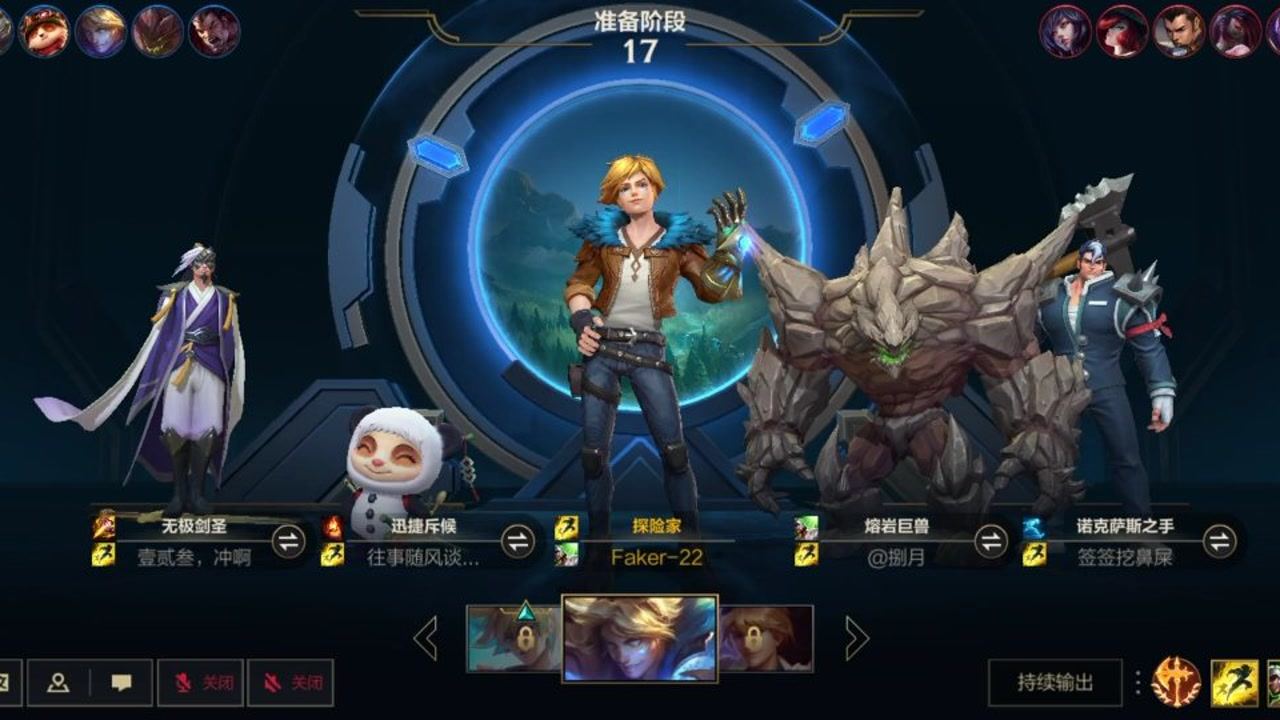This screenshot has height=720, width=1280.
Task: Open the three-dot rune options menu
Action: click(1137, 683)
